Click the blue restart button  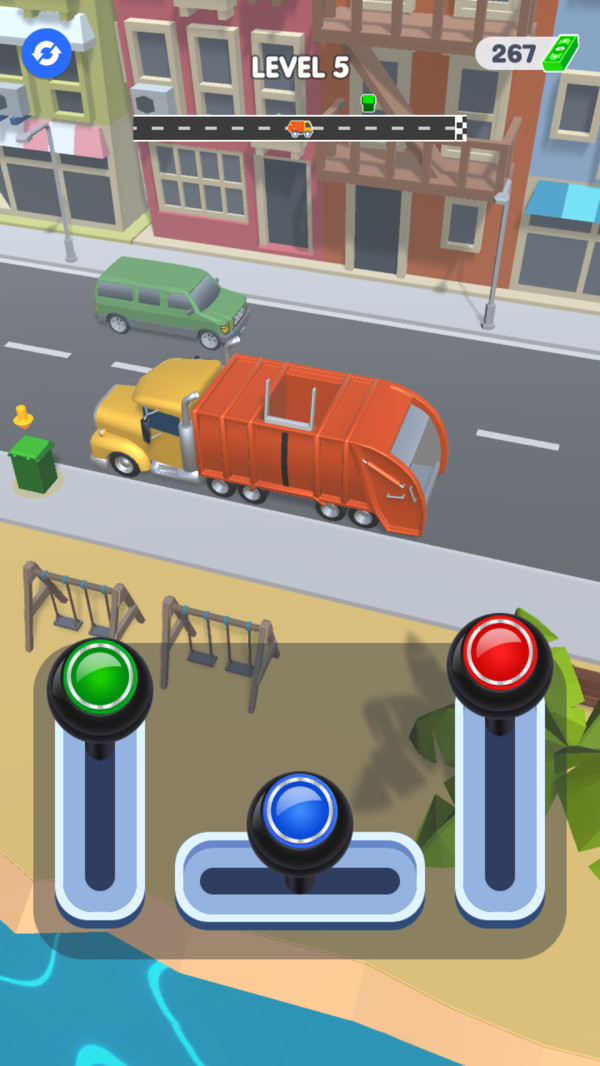(47, 52)
